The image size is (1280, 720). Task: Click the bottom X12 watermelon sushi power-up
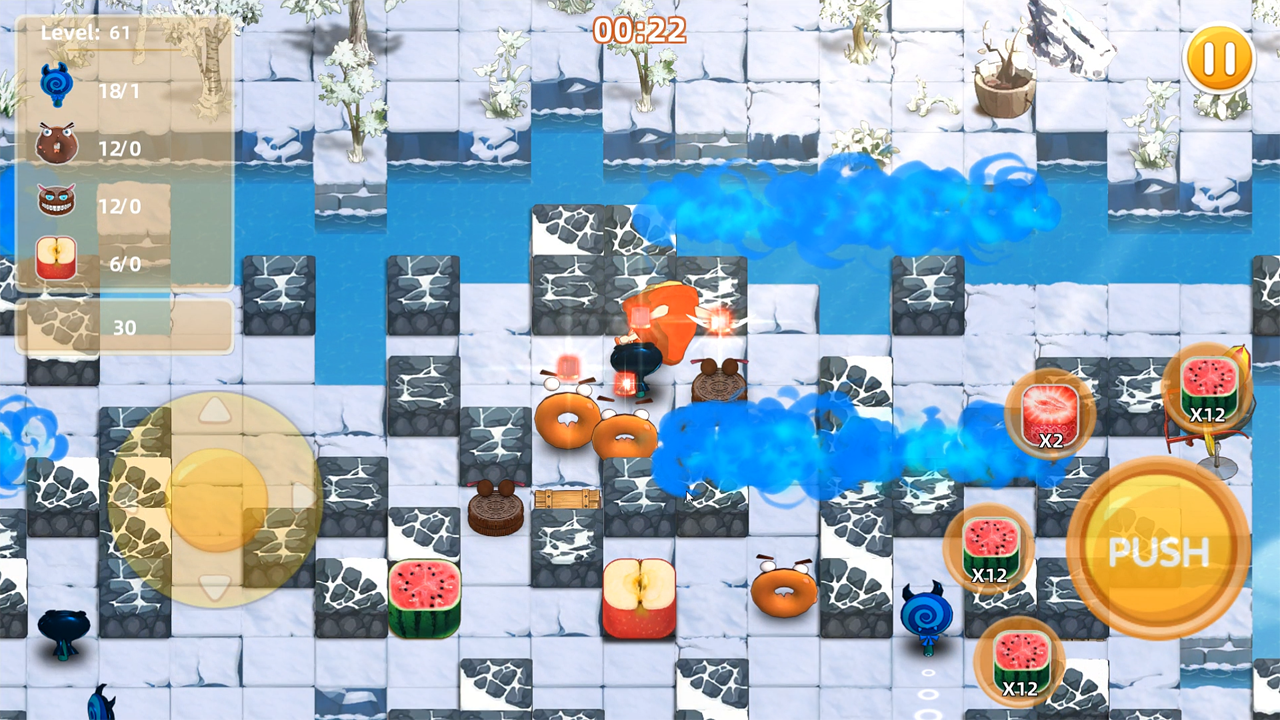[x=1020, y=662]
